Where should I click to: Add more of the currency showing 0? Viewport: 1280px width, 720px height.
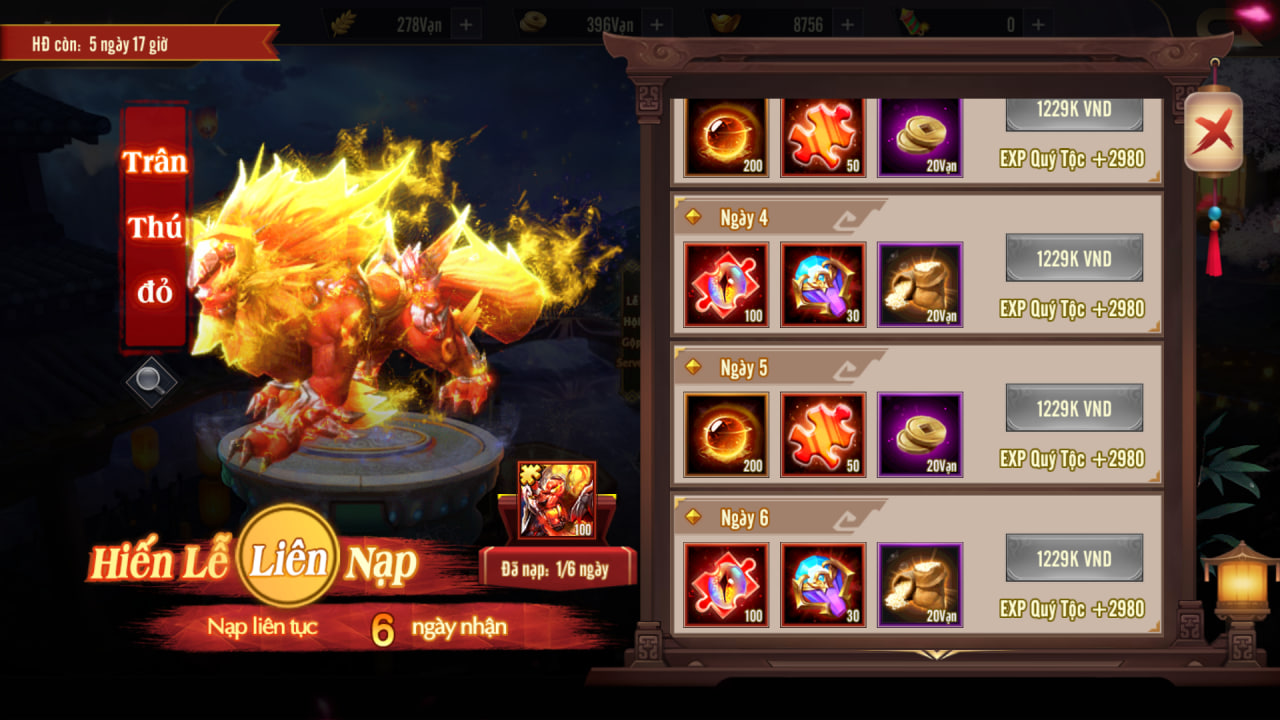pos(1038,24)
